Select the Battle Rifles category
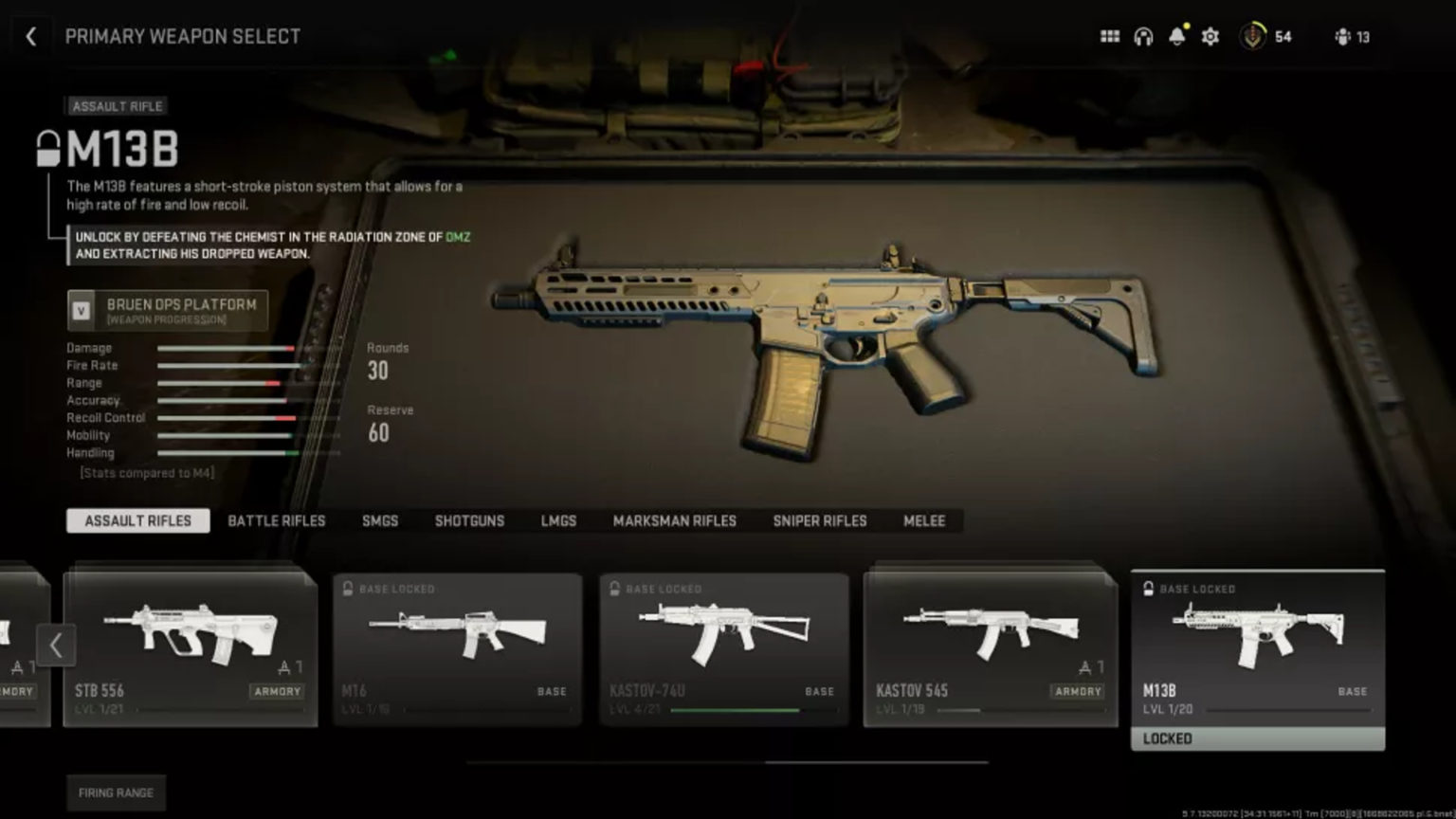This screenshot has height=819, width=1456. 276,520
